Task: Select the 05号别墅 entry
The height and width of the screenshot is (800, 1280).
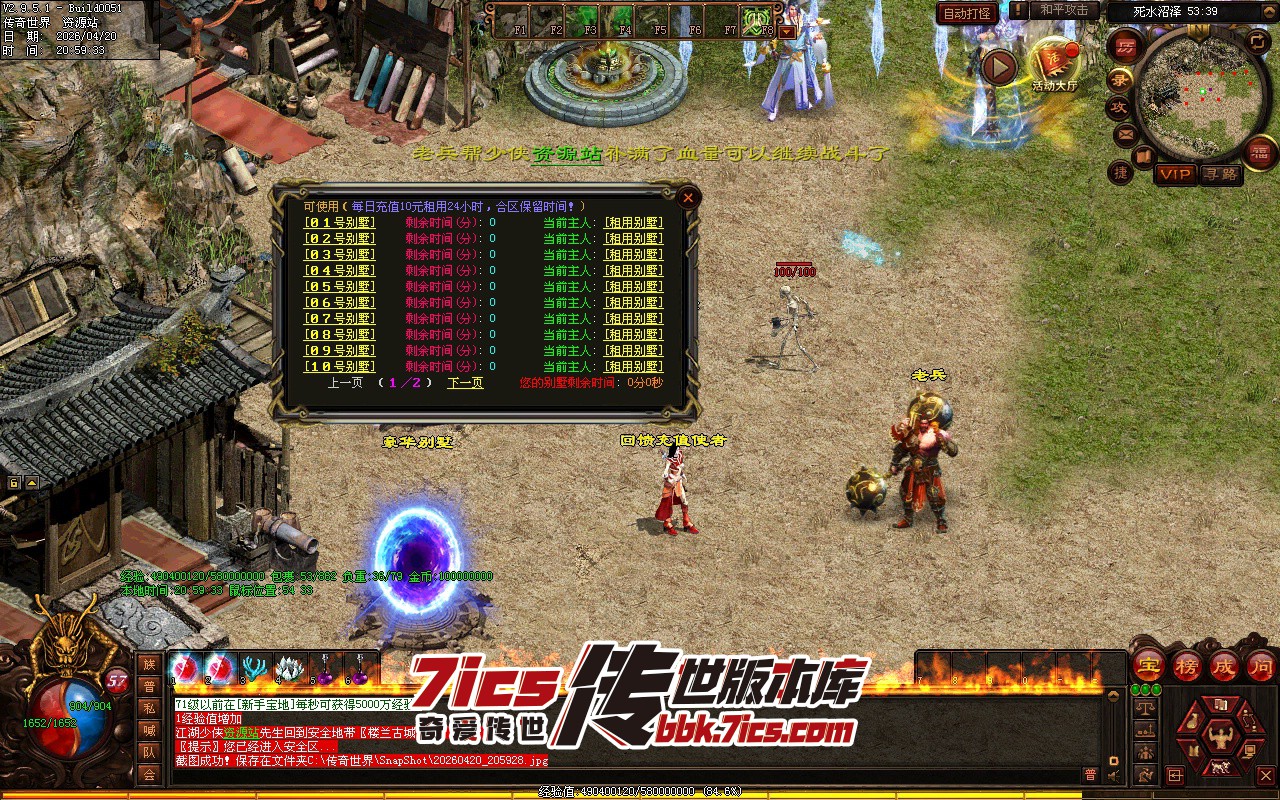Action: [340, 287]
